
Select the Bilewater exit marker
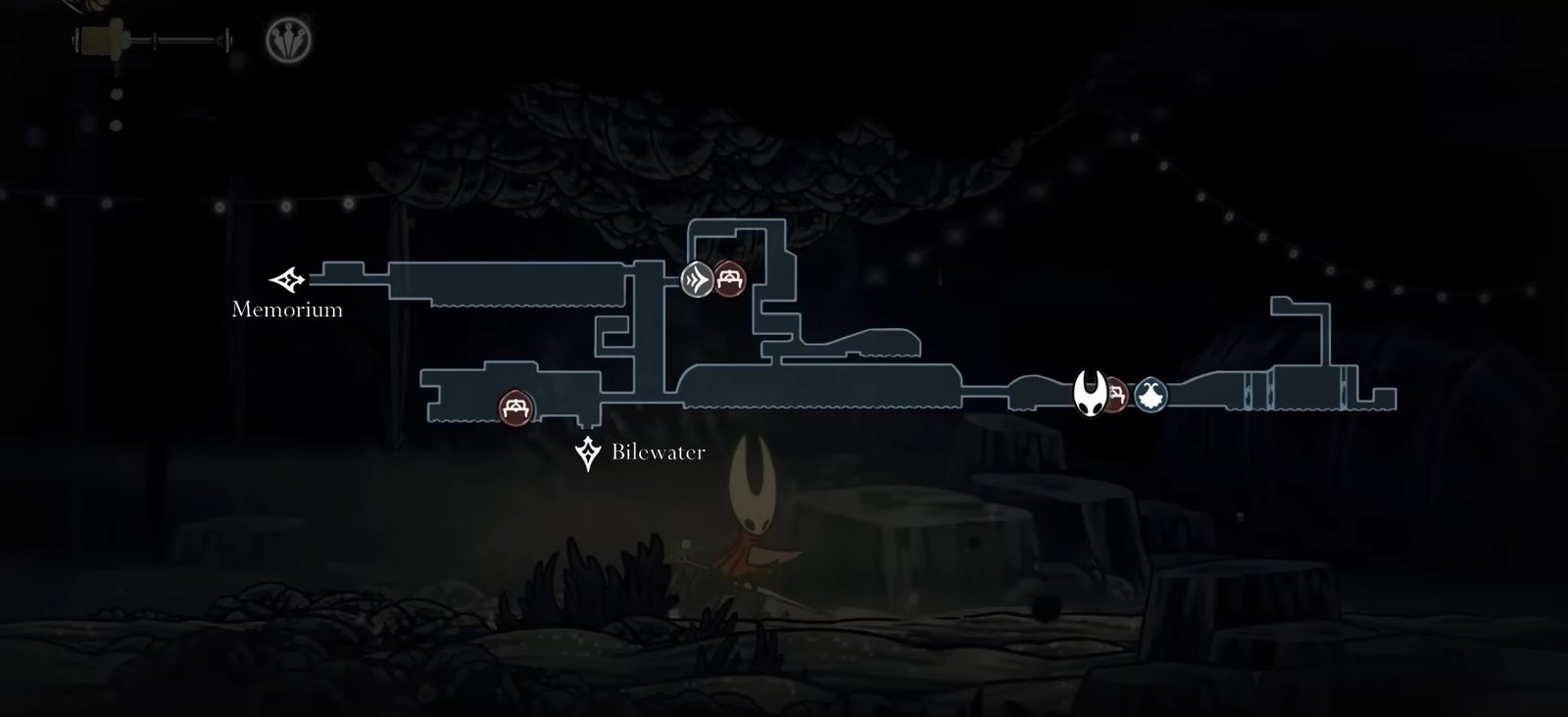point(588,453)
